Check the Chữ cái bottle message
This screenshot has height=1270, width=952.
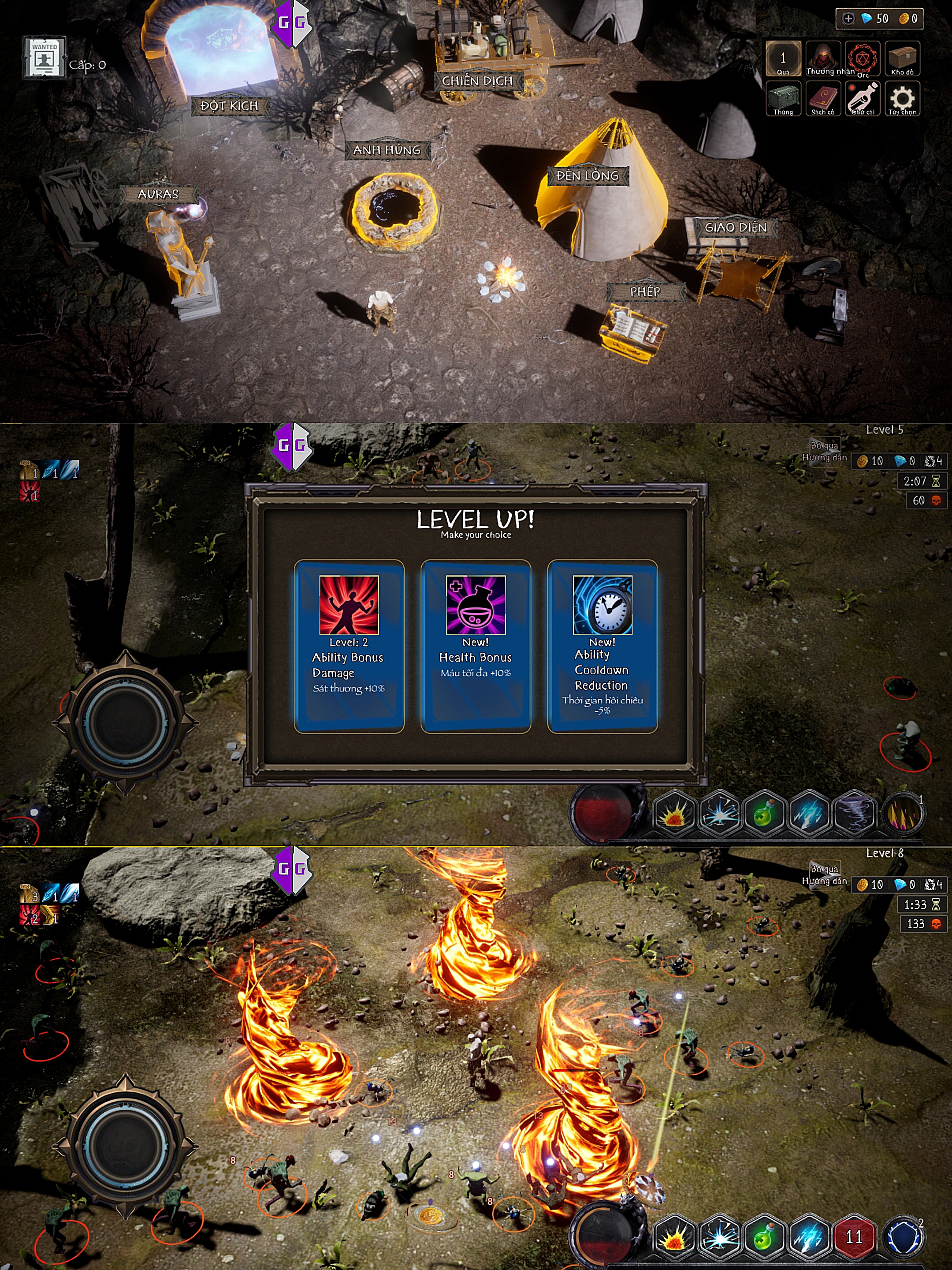863,99
